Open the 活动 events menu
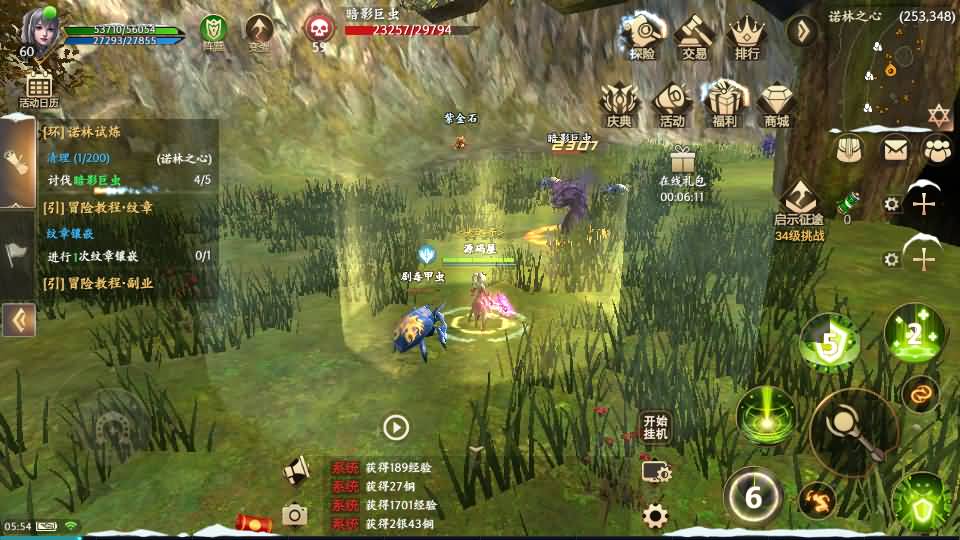The height and width of the screenshot is (540, 960). 671,104
